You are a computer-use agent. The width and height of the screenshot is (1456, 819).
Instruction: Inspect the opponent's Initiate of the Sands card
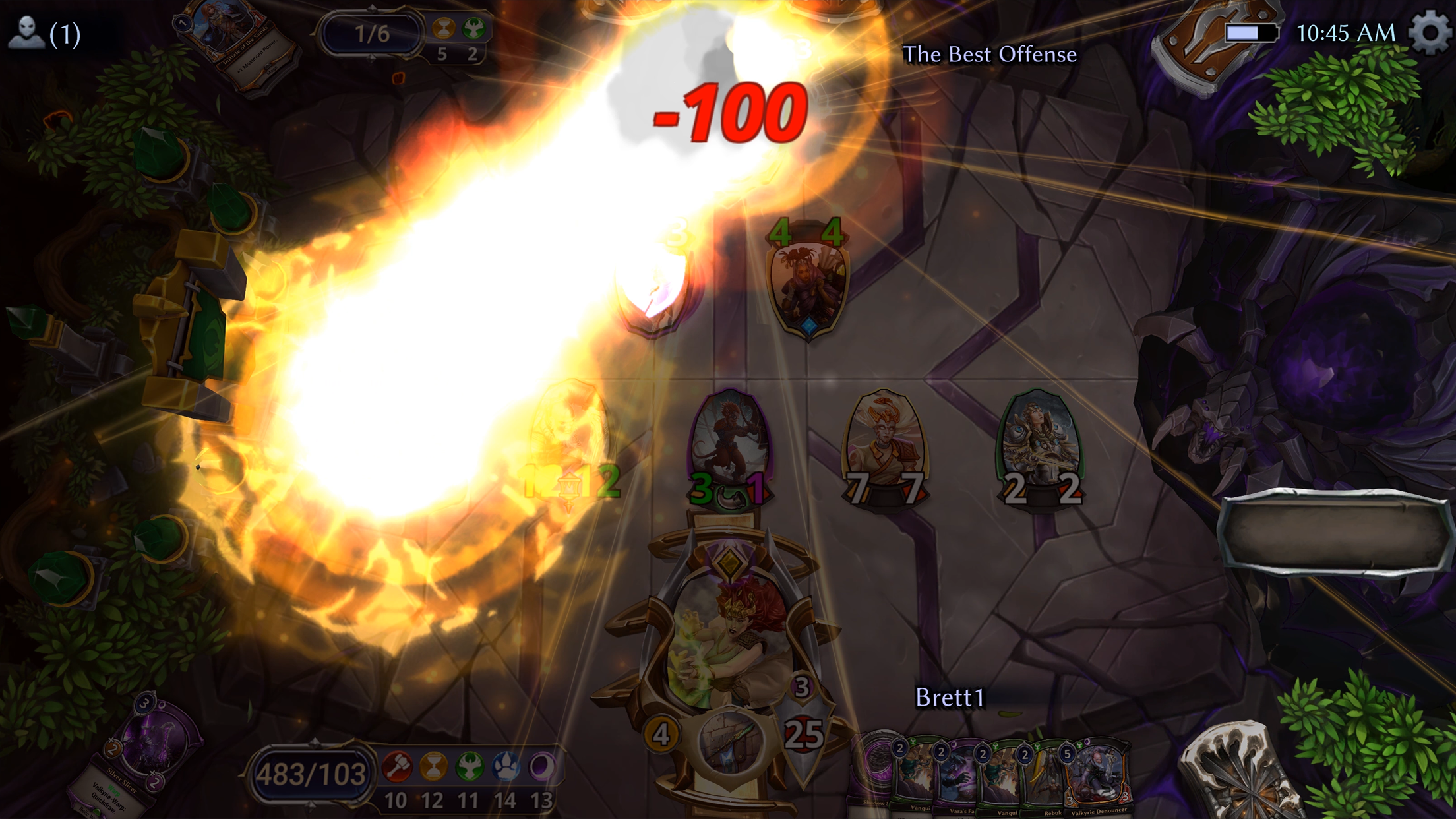coord(237,43)
